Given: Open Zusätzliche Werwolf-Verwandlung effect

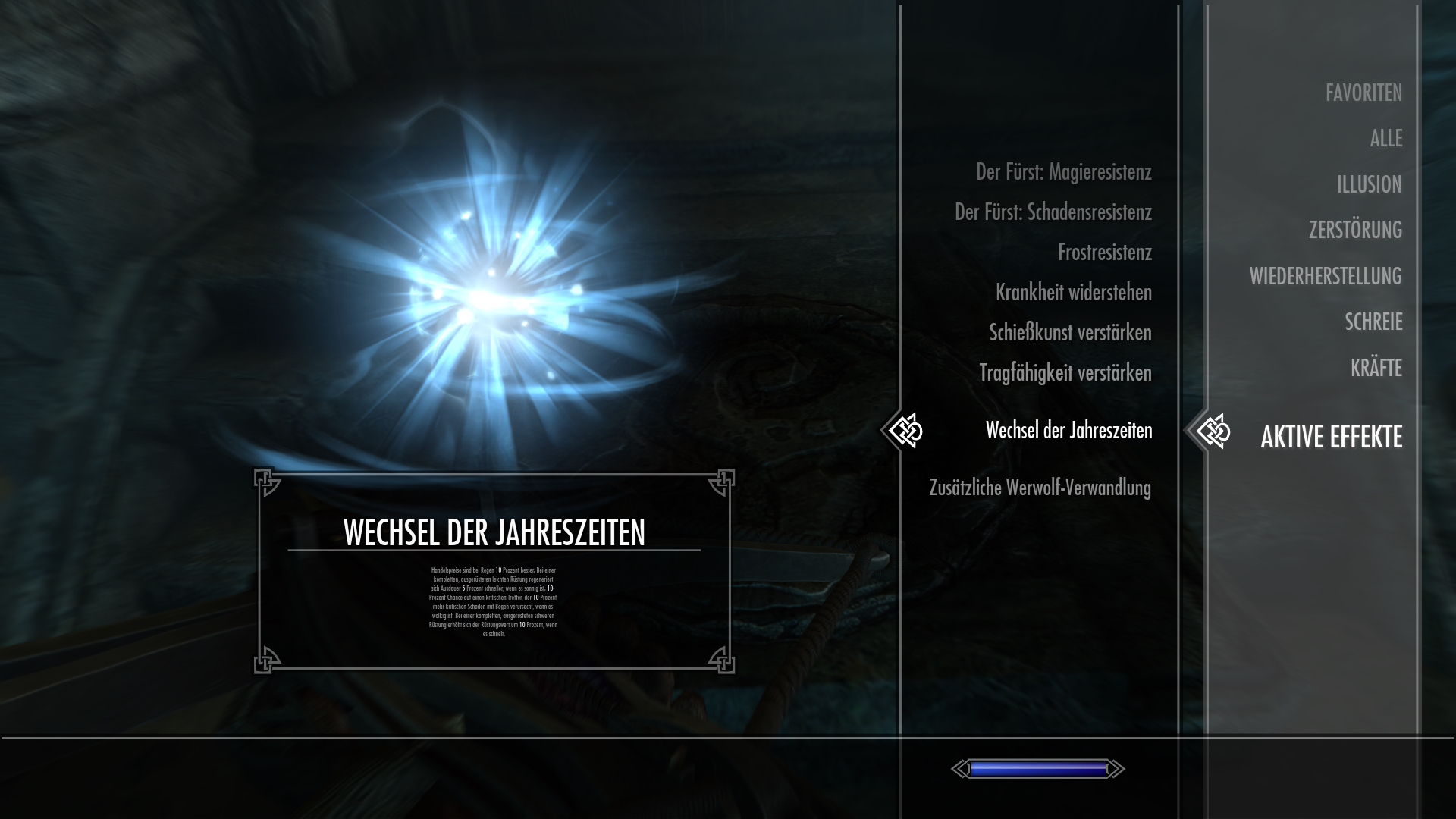Looking at the screenshot, I should tap(1040, 488).
